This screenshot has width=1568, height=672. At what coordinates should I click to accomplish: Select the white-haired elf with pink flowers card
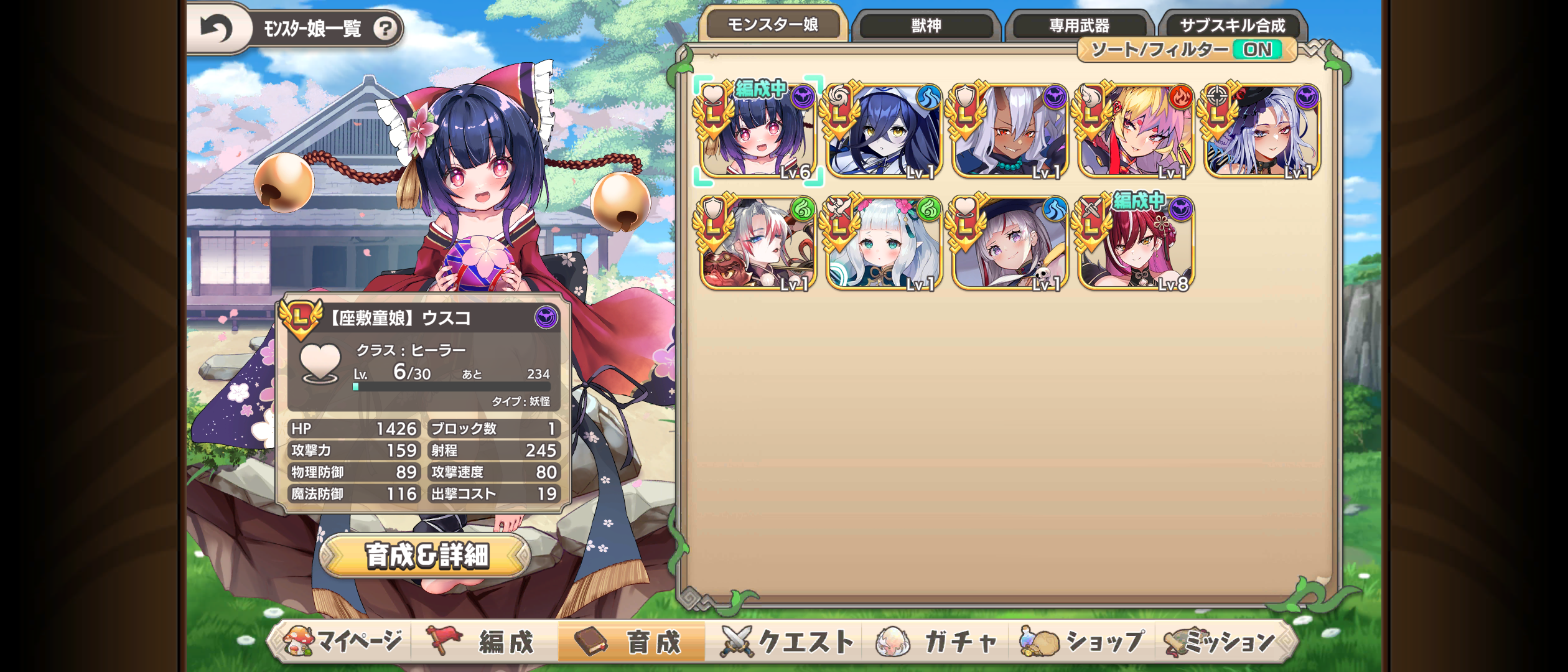884,243
